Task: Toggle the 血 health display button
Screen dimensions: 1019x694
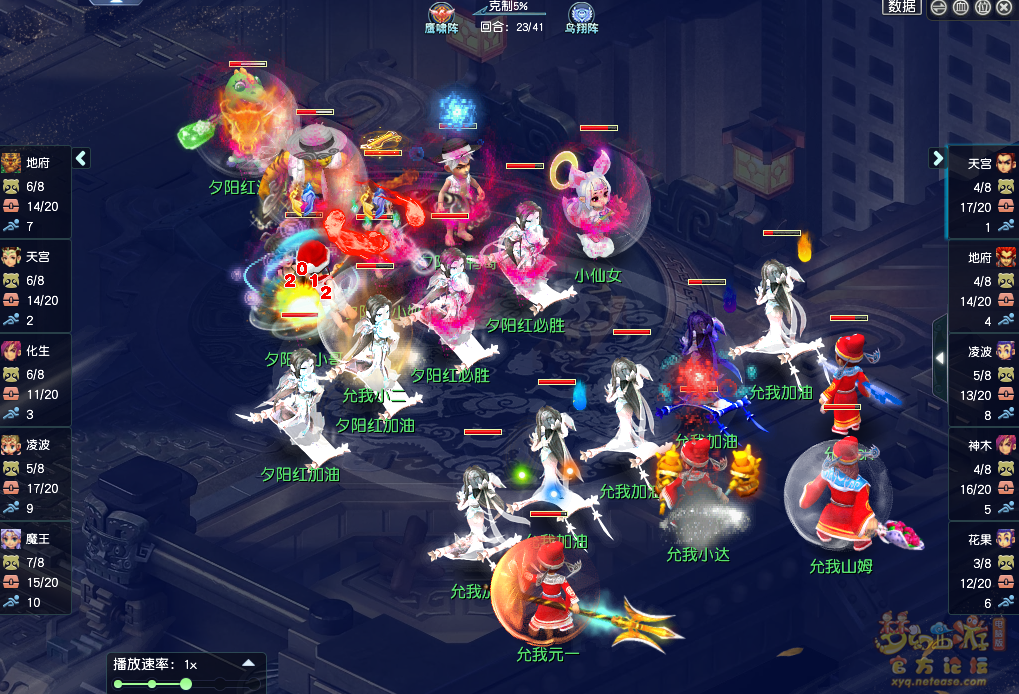Action: (960, 8)
